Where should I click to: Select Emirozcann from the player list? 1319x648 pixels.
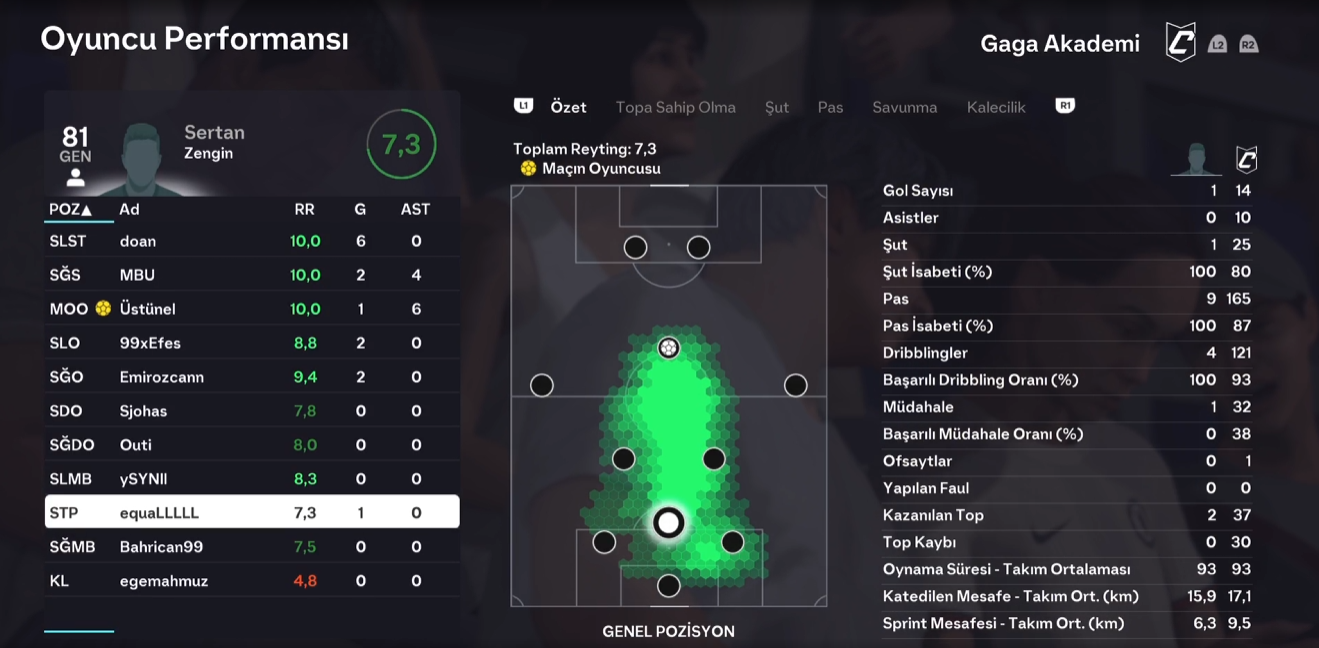[x=251, y=377]
